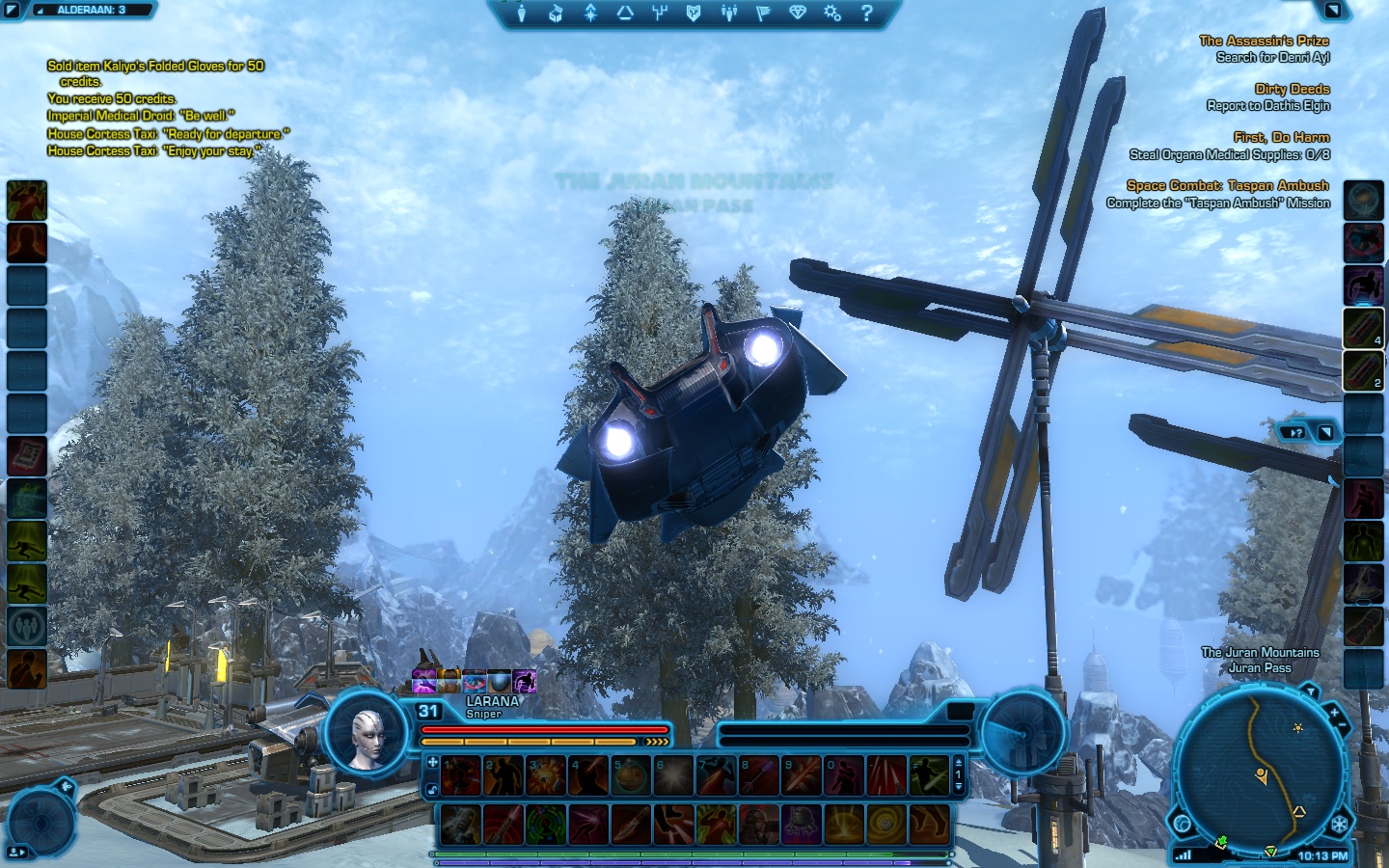Select The Assassin's Prize mission tracker entry
Screen dimensions: 1389x868
[1264, 41]
